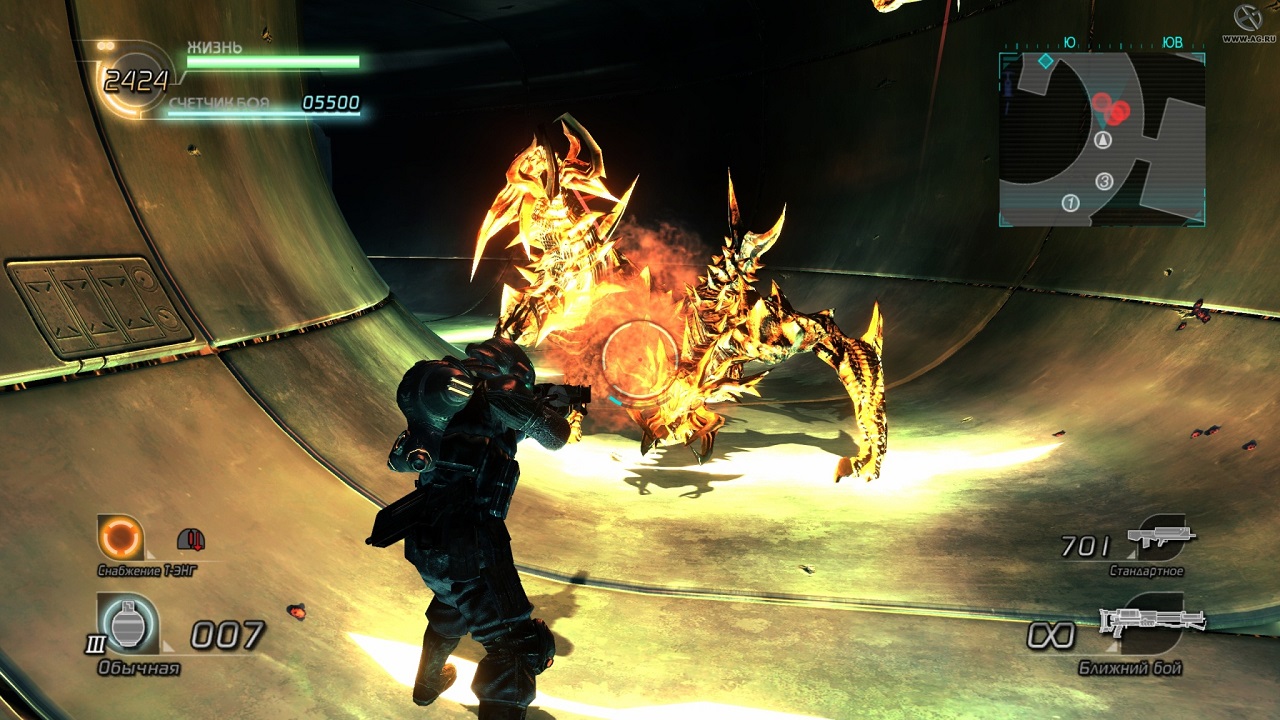Click the minimap marker numbered 3
This screenshot has width=1280, height=720.
(x=1104, y=181)
